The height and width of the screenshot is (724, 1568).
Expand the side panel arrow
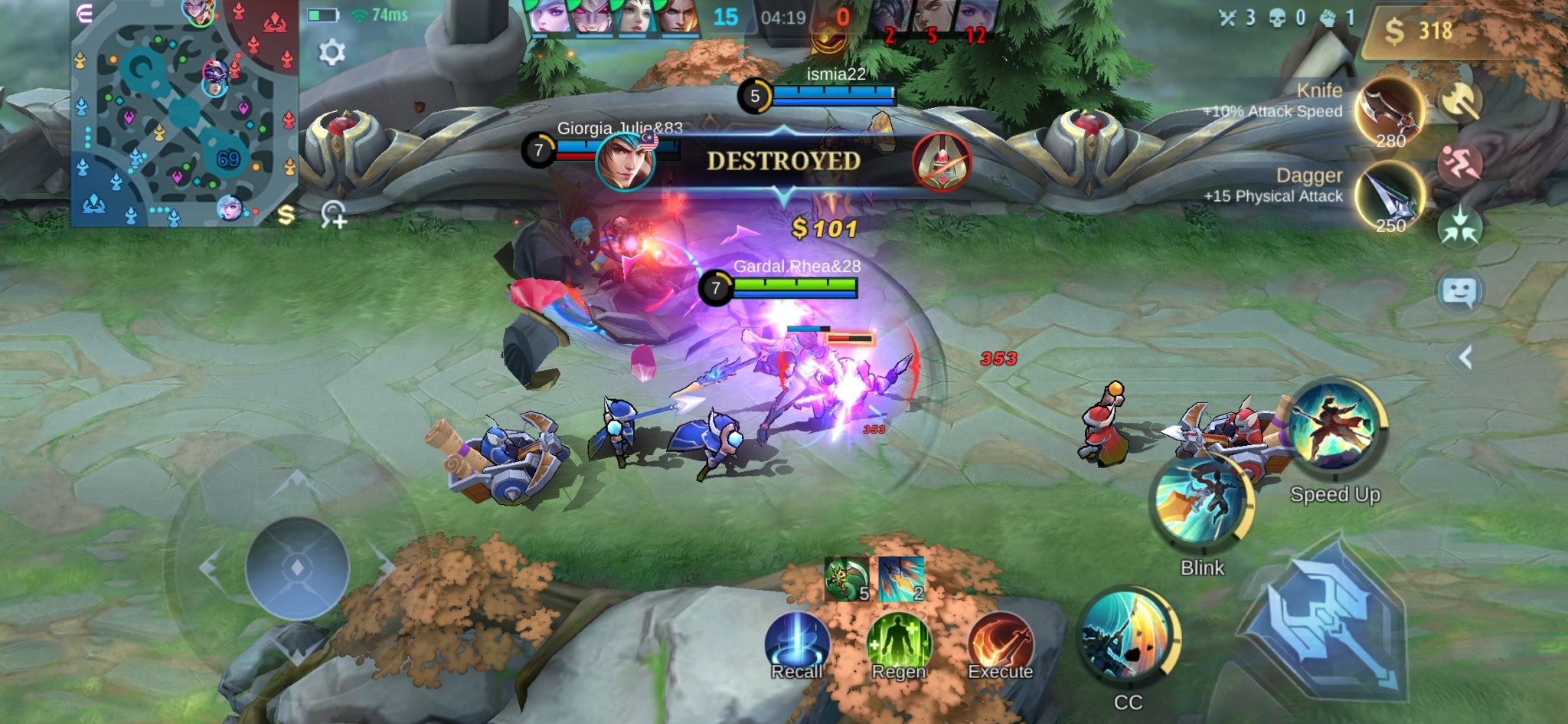(x=1465, y=357)
